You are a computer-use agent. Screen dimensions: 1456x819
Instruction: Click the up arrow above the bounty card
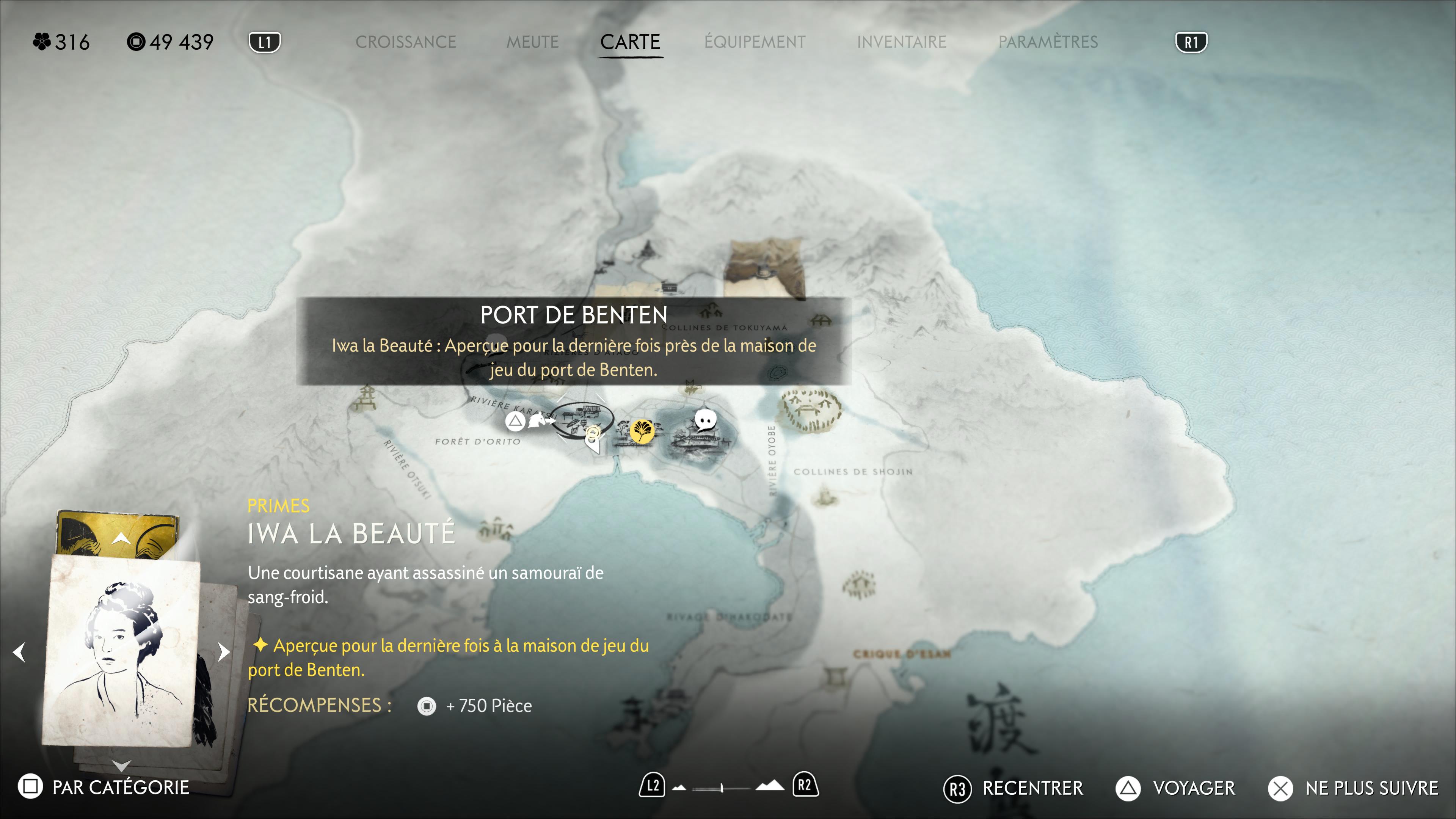[x=121, y=539]
